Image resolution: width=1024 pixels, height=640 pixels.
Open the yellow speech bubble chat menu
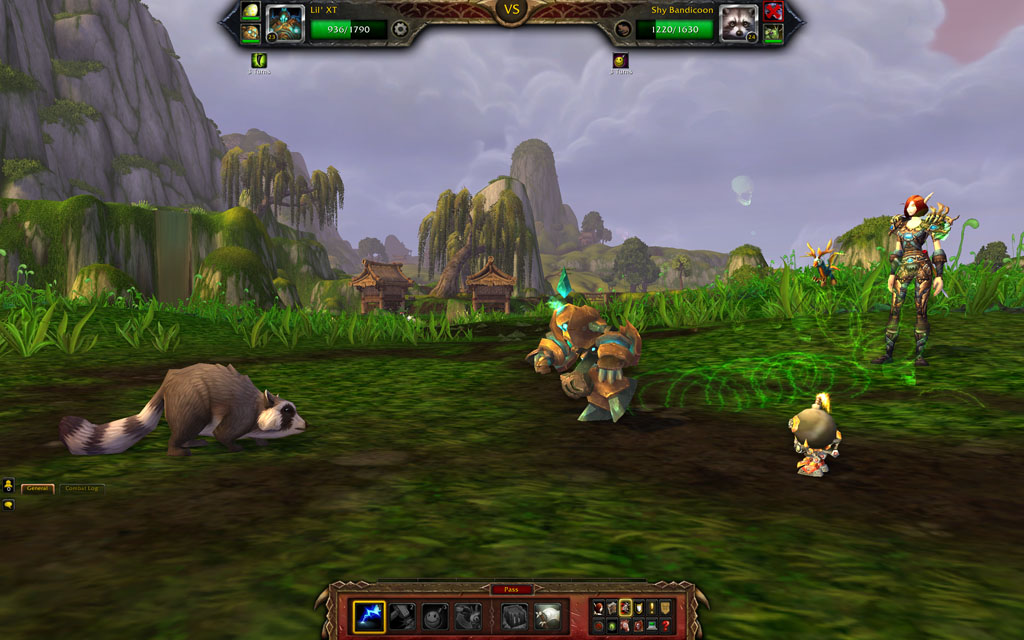pos(8,505)
